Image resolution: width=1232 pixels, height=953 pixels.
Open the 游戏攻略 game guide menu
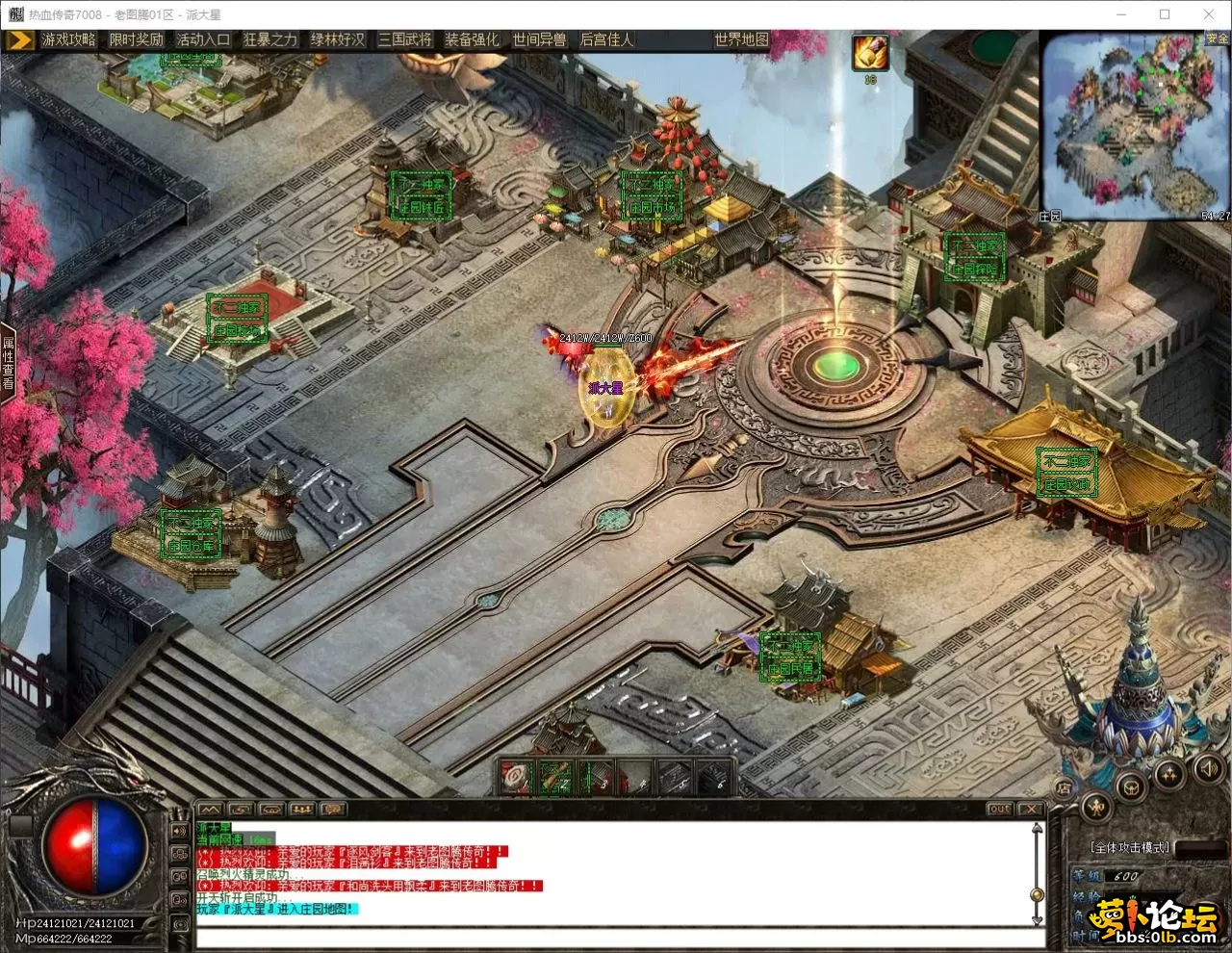point(68,39)
